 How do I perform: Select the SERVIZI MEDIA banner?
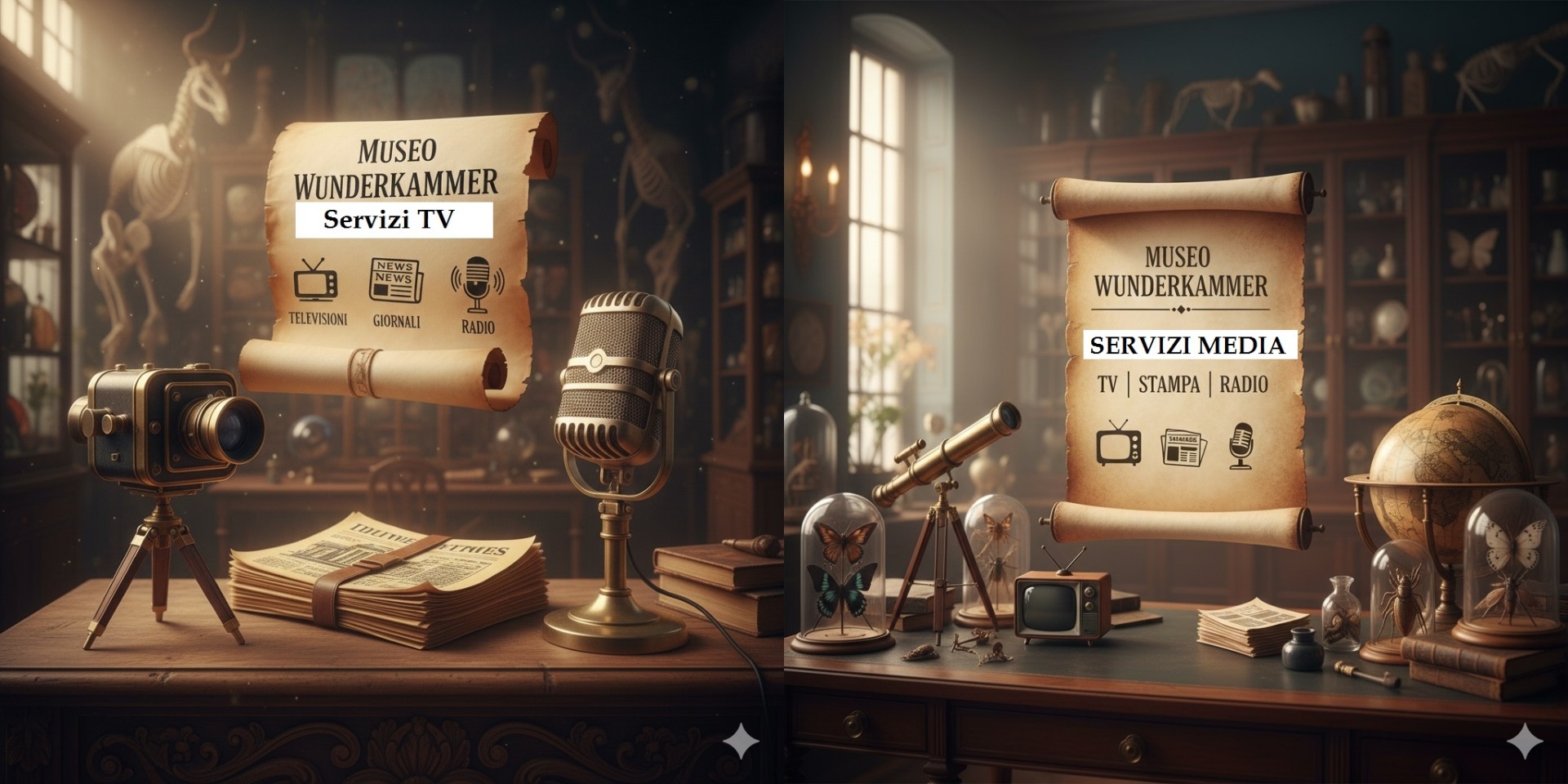coord(1188,345)
